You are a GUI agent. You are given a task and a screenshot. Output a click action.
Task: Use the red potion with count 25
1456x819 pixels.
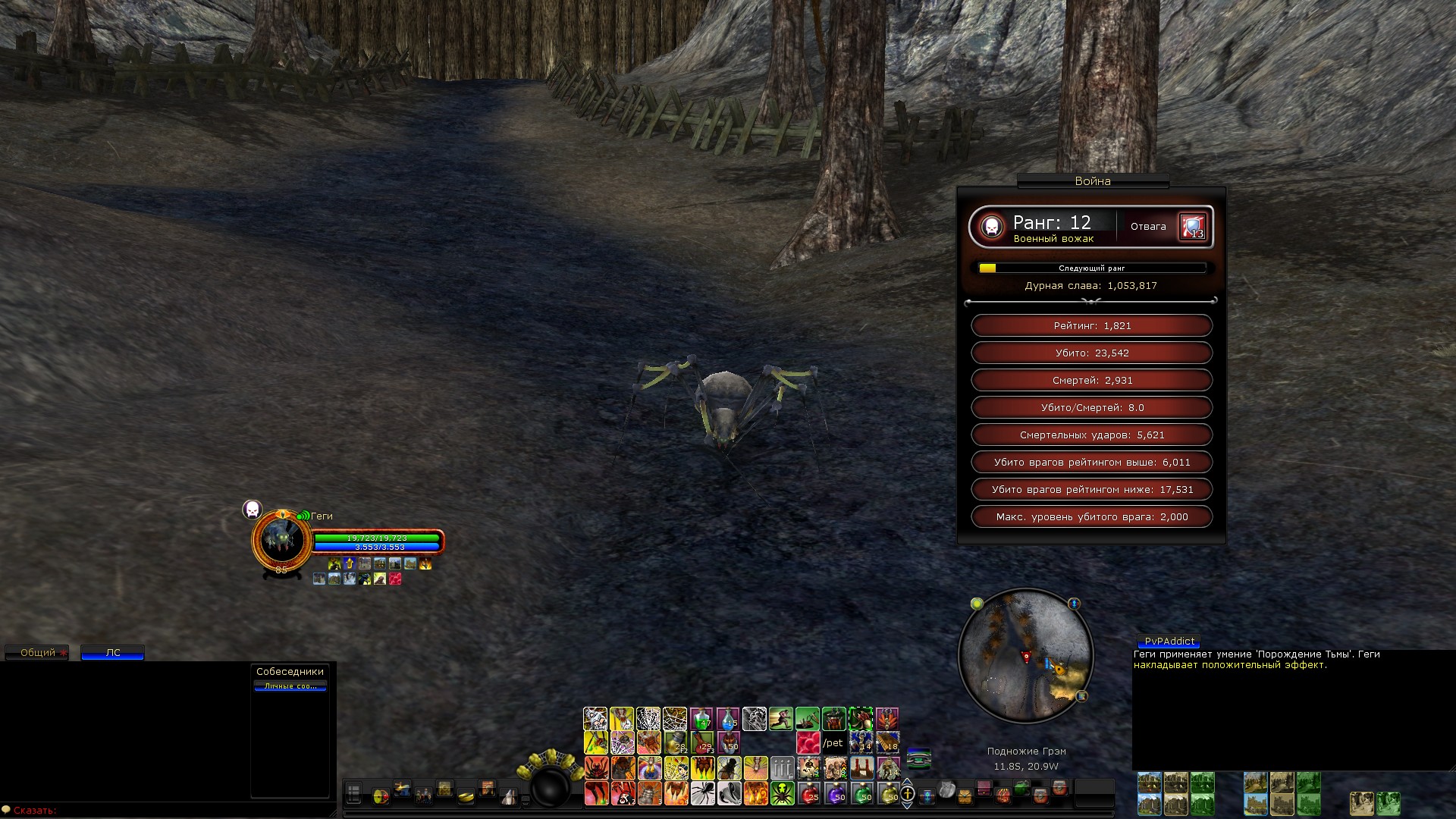pos(809,793)
